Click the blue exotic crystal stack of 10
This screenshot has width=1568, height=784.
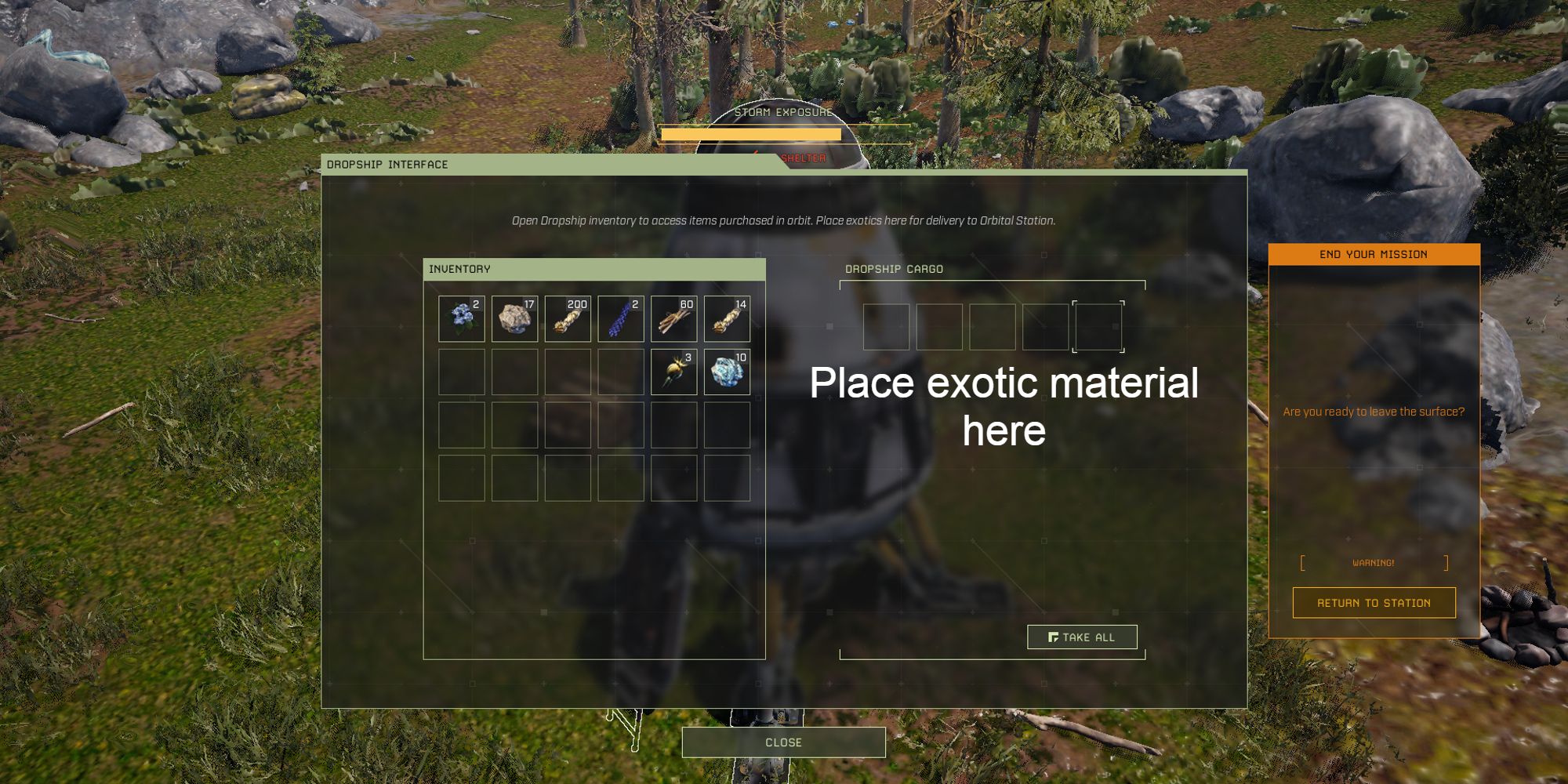[725, 370]
